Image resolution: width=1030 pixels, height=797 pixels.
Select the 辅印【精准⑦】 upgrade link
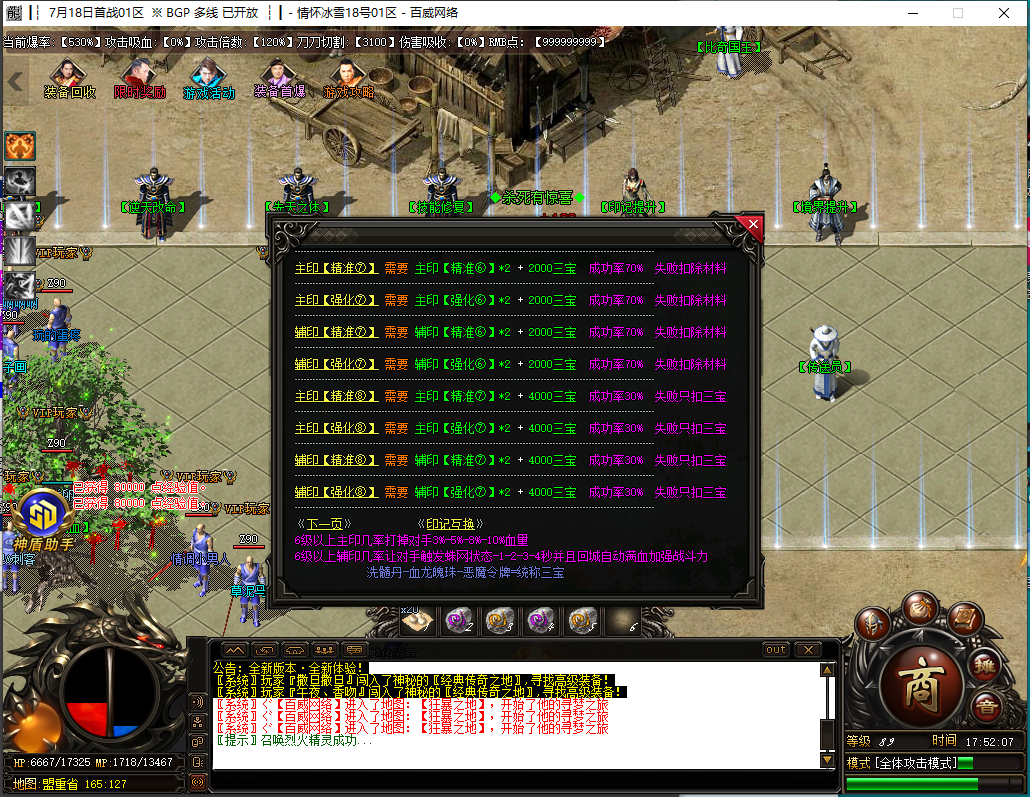tap(336, 333)
